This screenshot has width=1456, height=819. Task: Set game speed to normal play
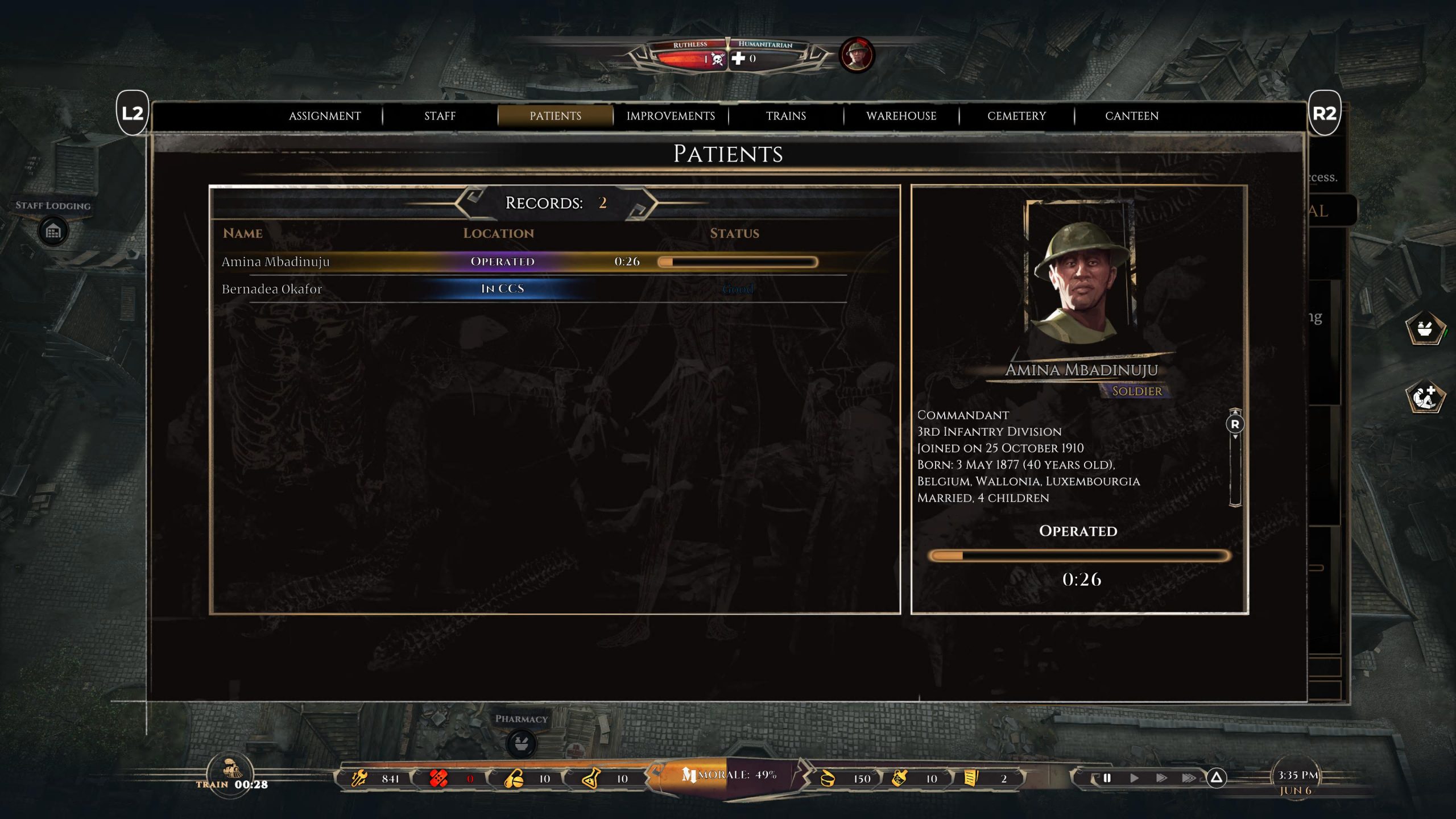[x=1134, y=777]
